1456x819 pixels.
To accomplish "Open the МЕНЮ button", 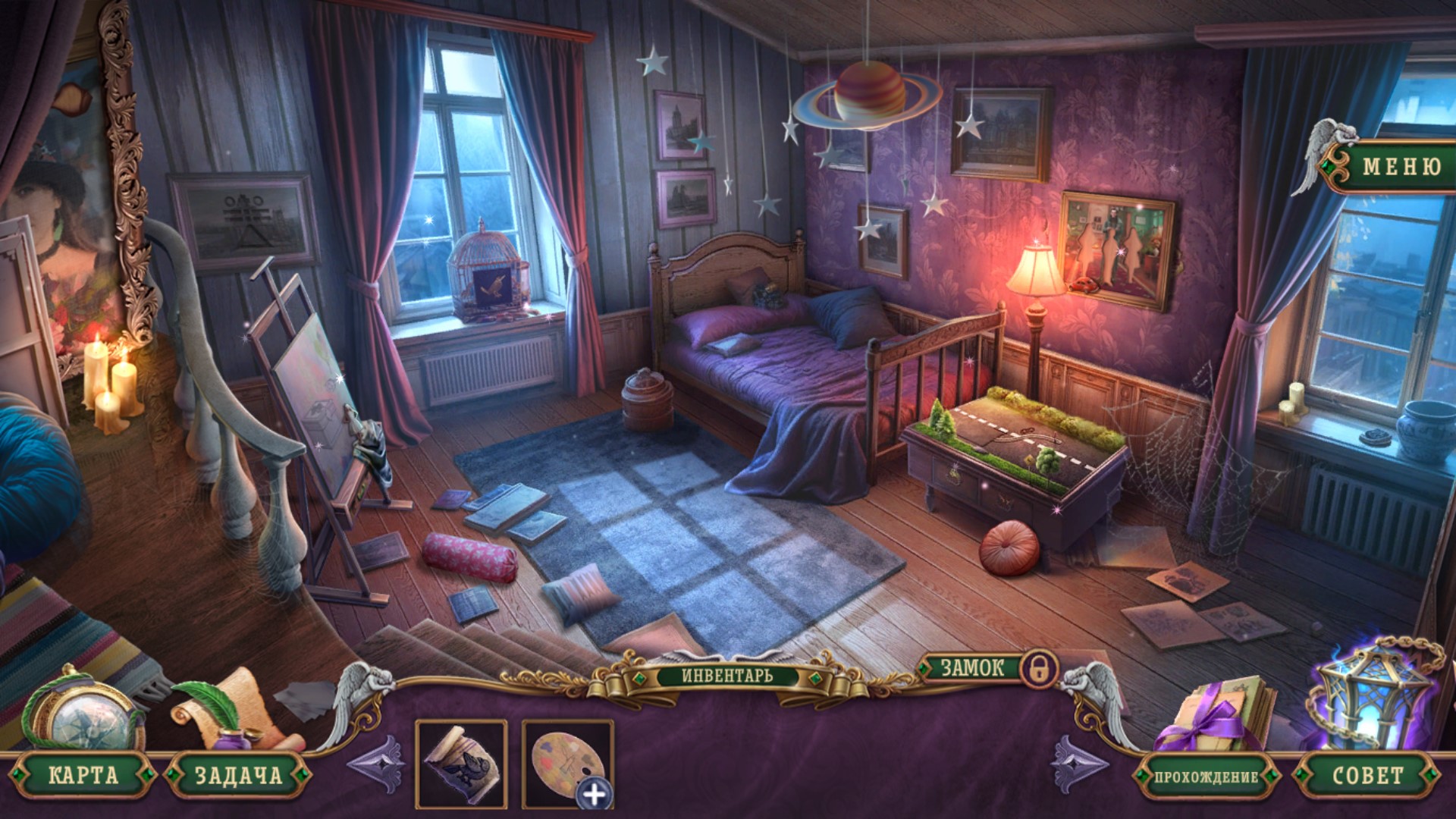I will coord(1401,166).
